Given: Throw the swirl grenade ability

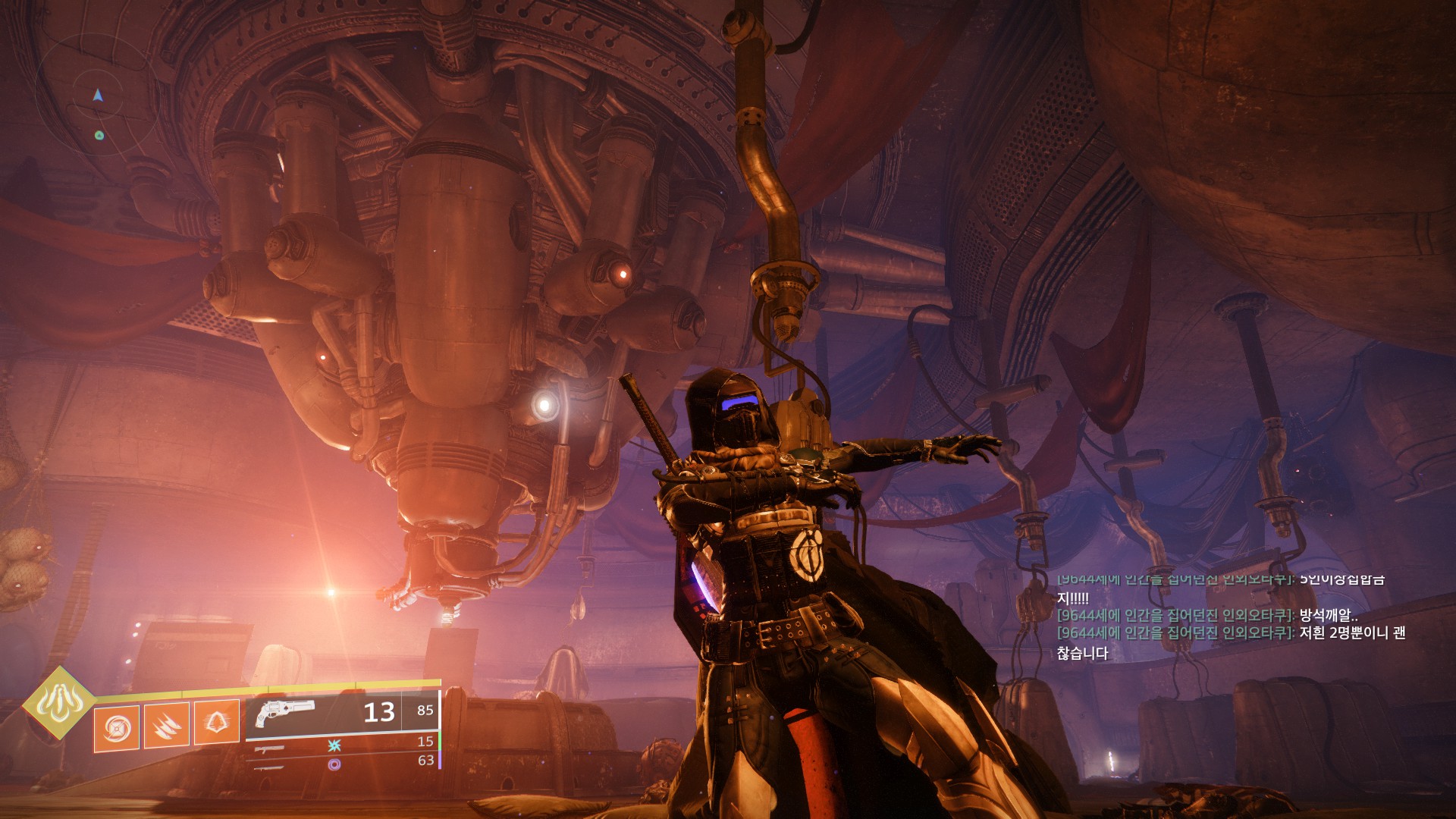Looking at the screenshot, I should click(117, 729).
